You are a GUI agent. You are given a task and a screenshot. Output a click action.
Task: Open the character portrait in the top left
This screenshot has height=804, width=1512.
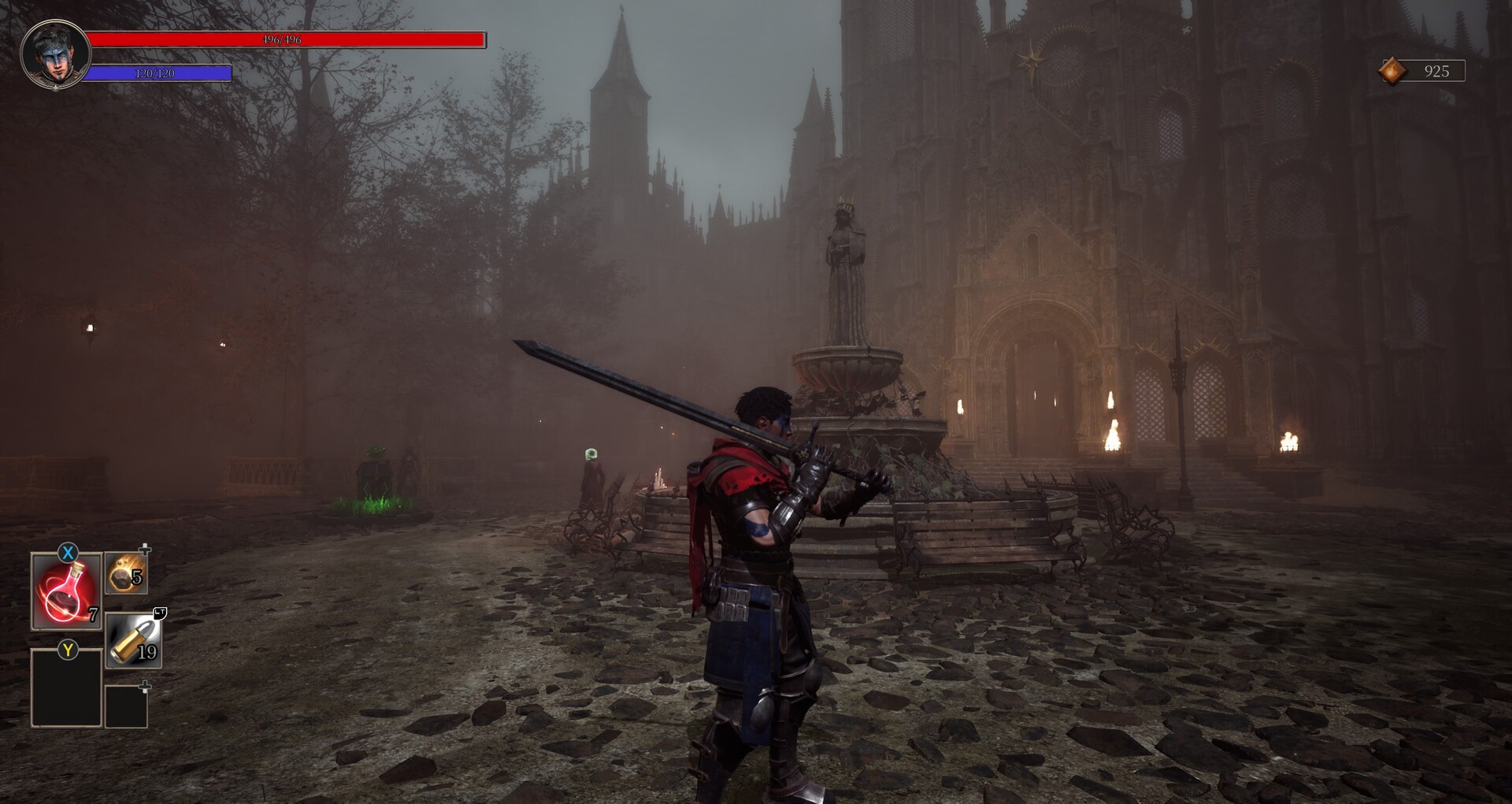(x=54, y=54)
